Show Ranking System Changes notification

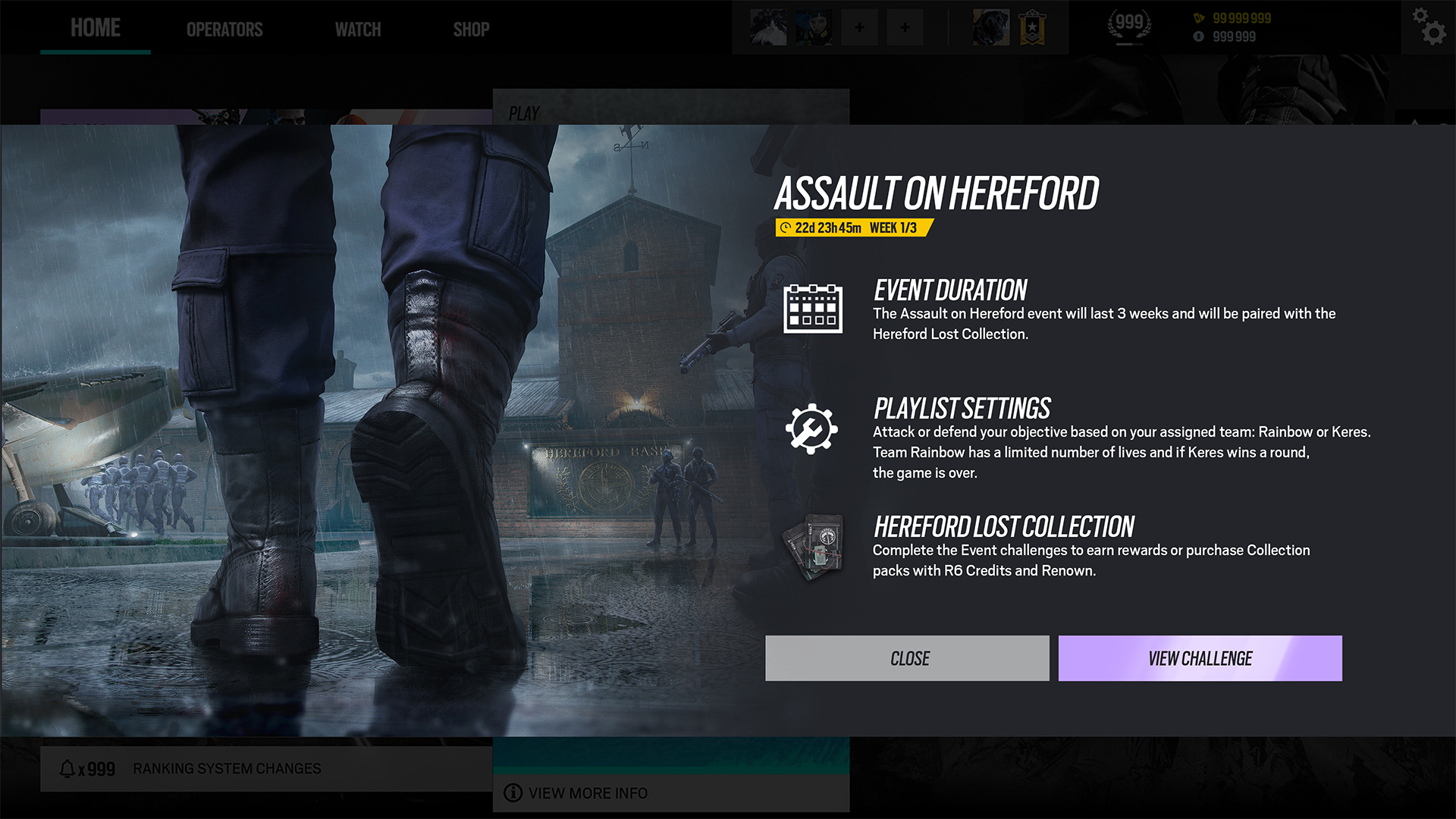click(x=227, y=769)
